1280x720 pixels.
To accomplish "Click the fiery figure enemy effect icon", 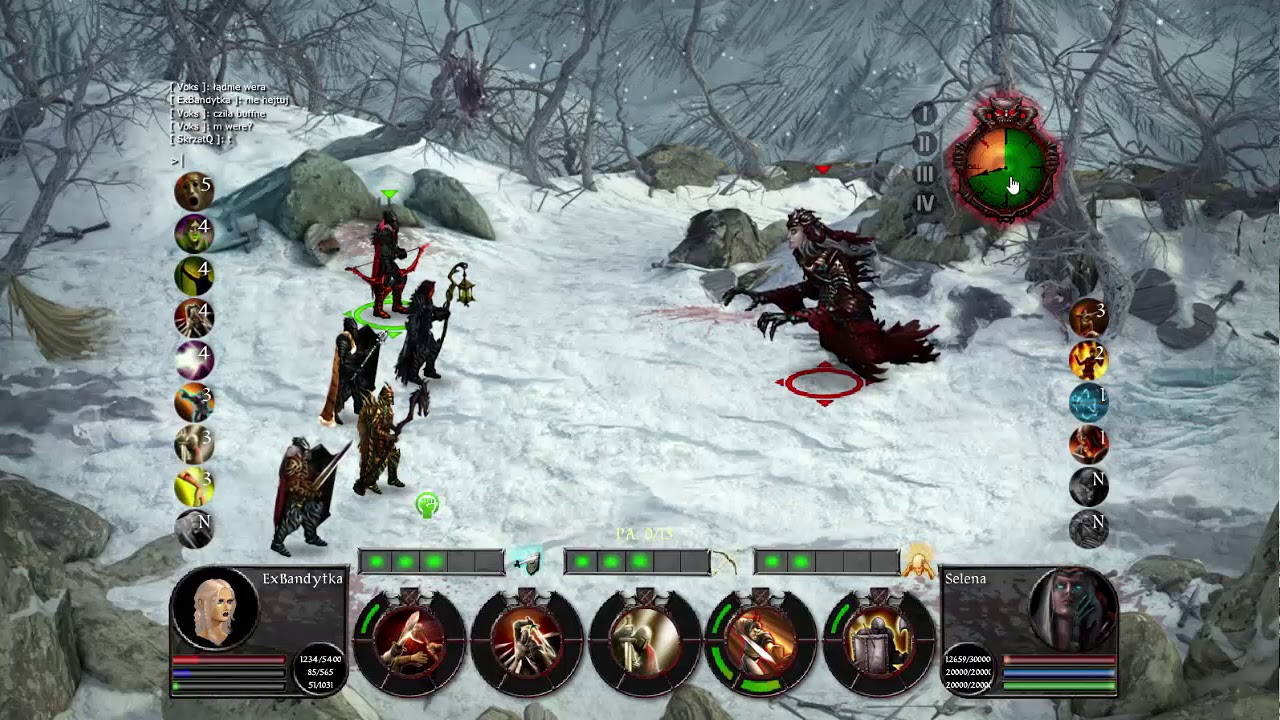I will (1089, 359).
